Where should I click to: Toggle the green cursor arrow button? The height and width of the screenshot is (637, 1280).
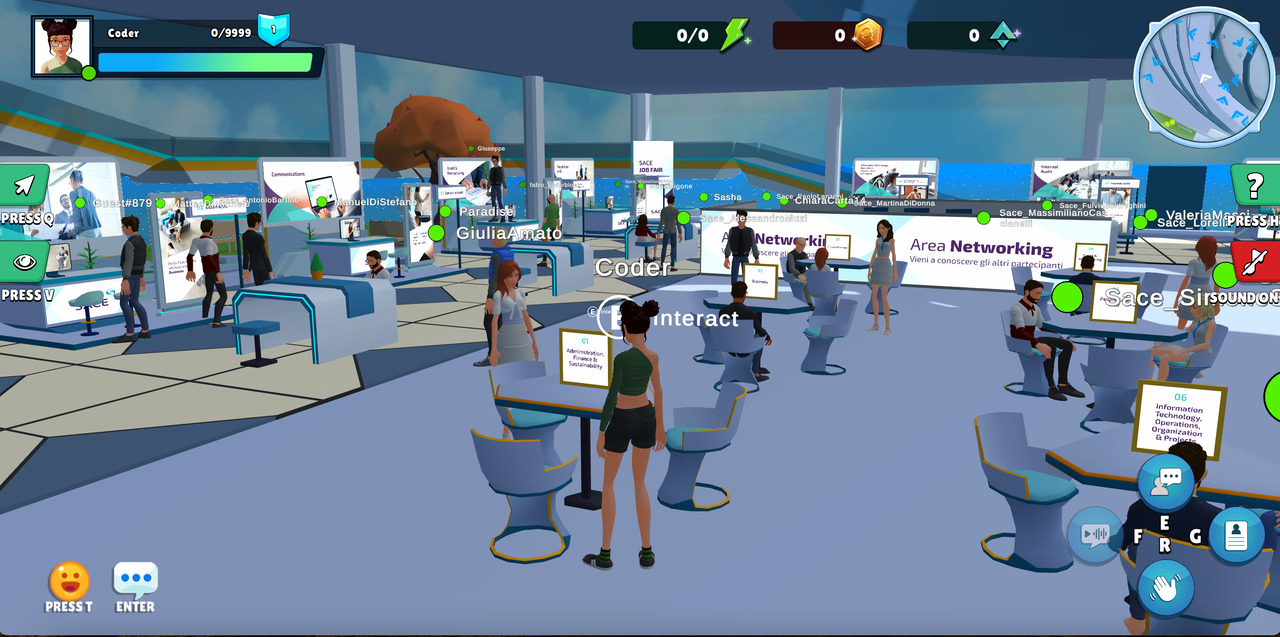(24, 185)
